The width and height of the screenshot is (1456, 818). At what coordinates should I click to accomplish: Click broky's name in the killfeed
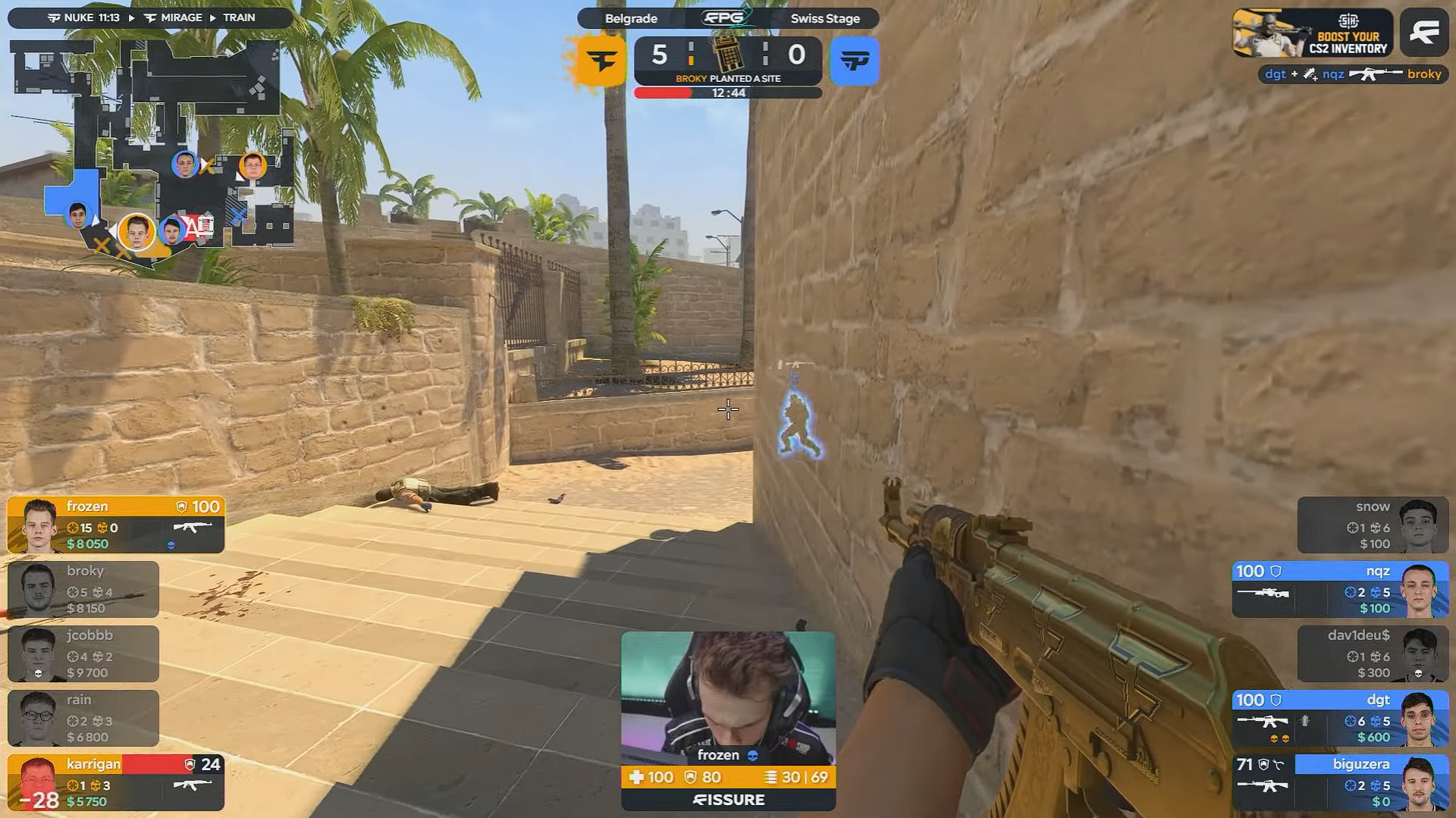tap(1423, 74)
